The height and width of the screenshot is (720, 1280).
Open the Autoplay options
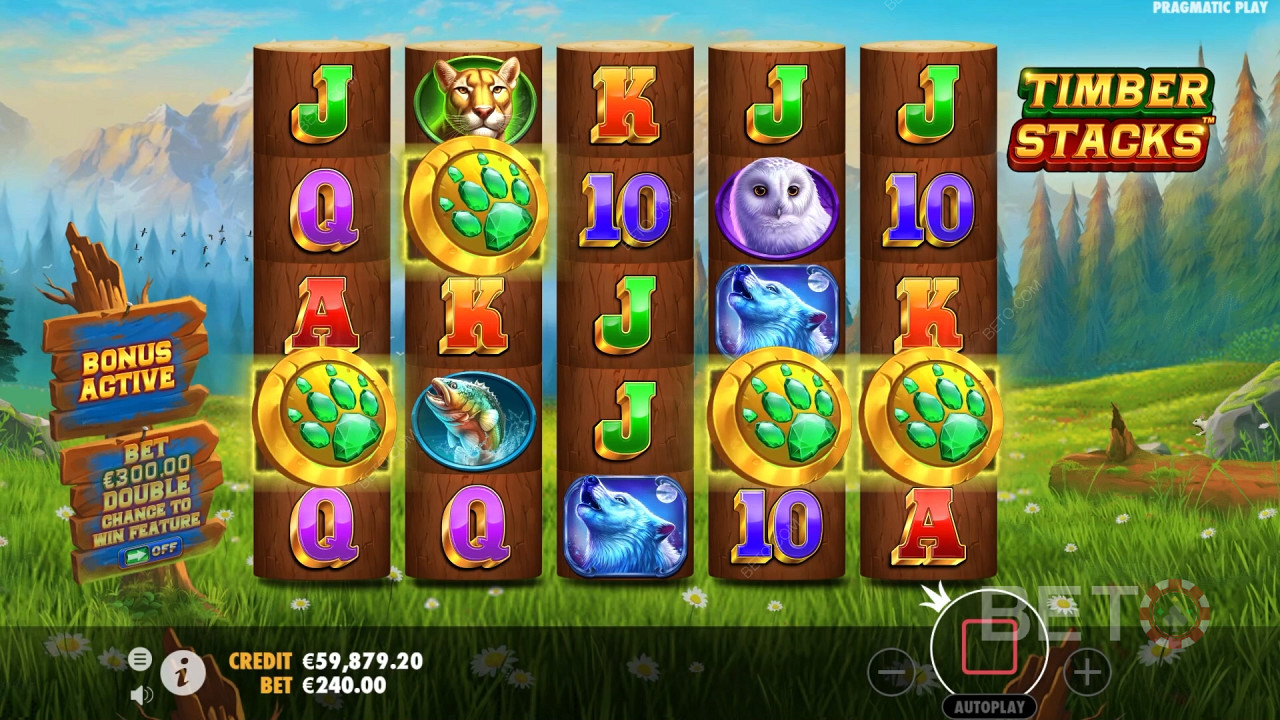989,706
